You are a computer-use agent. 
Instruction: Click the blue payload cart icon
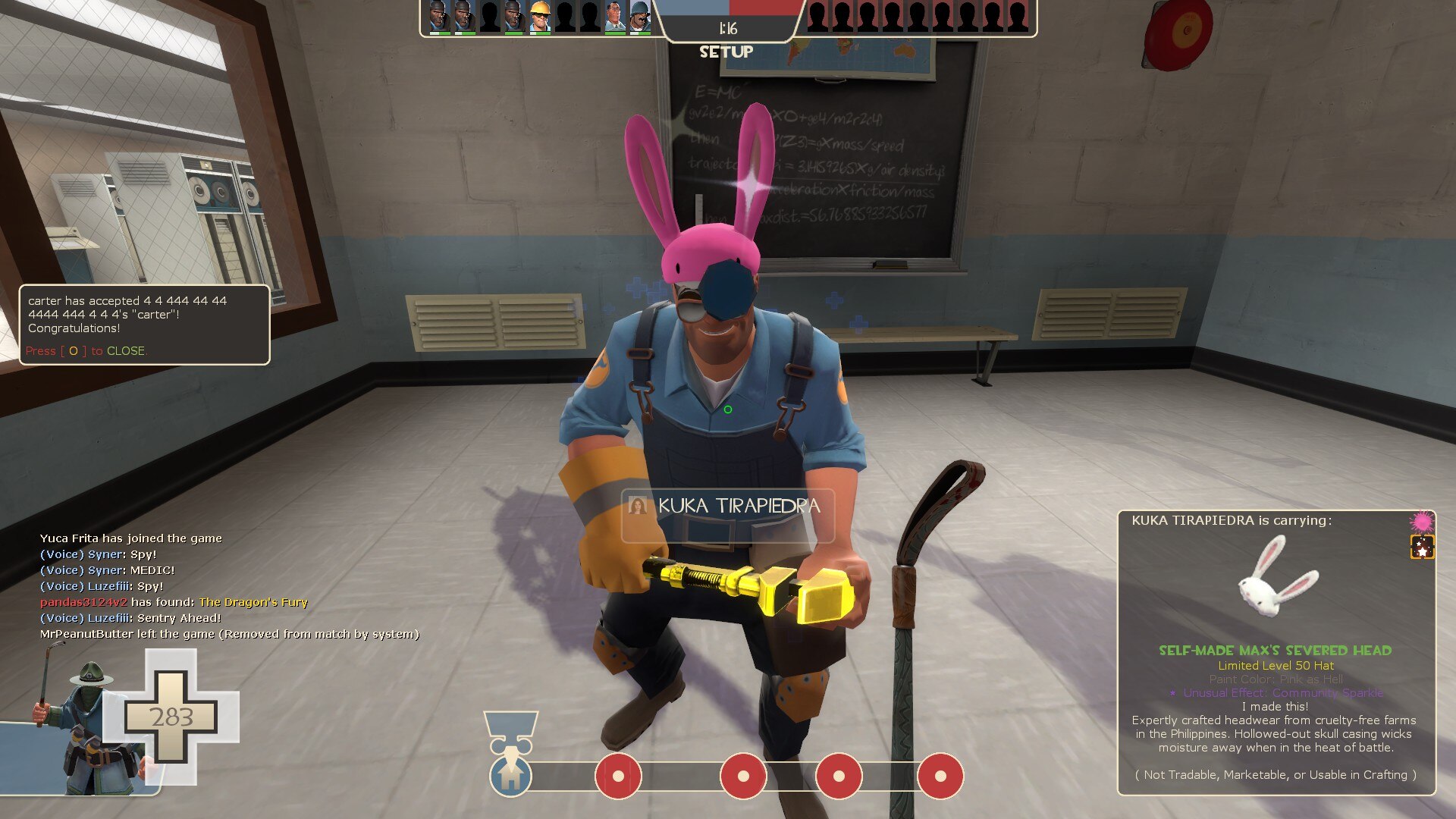point(510,775)
